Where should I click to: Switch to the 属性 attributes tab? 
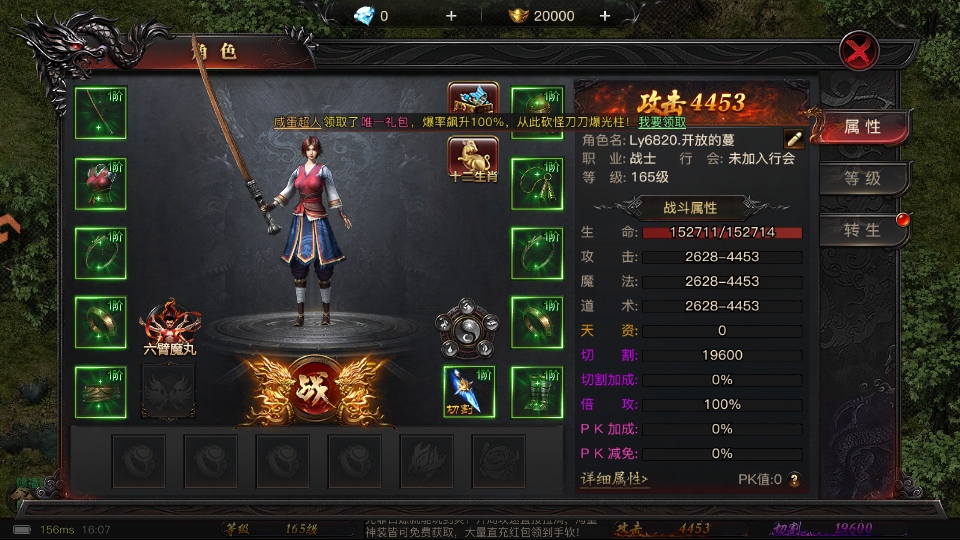tap(861, 127)
